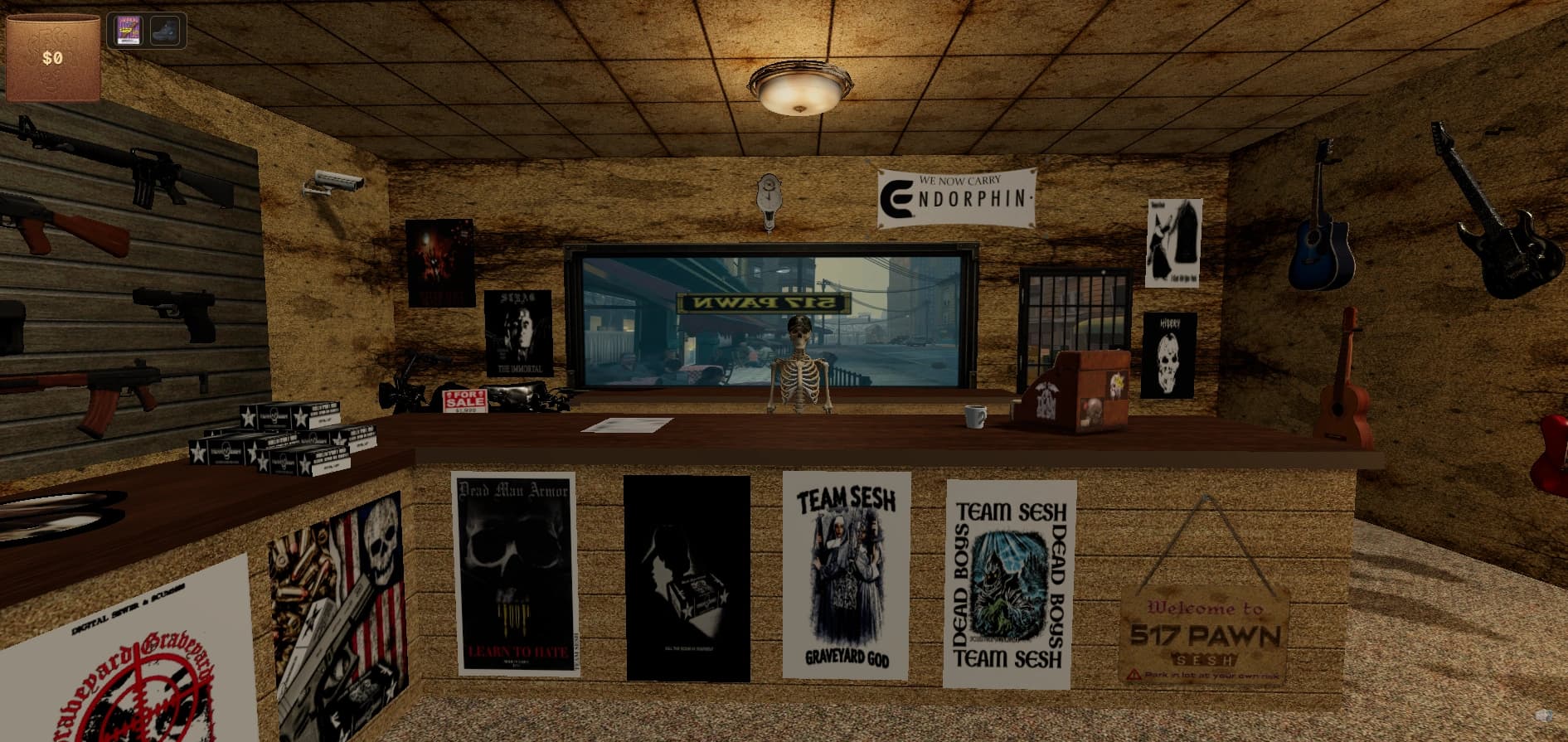1568x742 pixels.
Task: Select the dark boot inventory slot
Action: pos(165,31)
